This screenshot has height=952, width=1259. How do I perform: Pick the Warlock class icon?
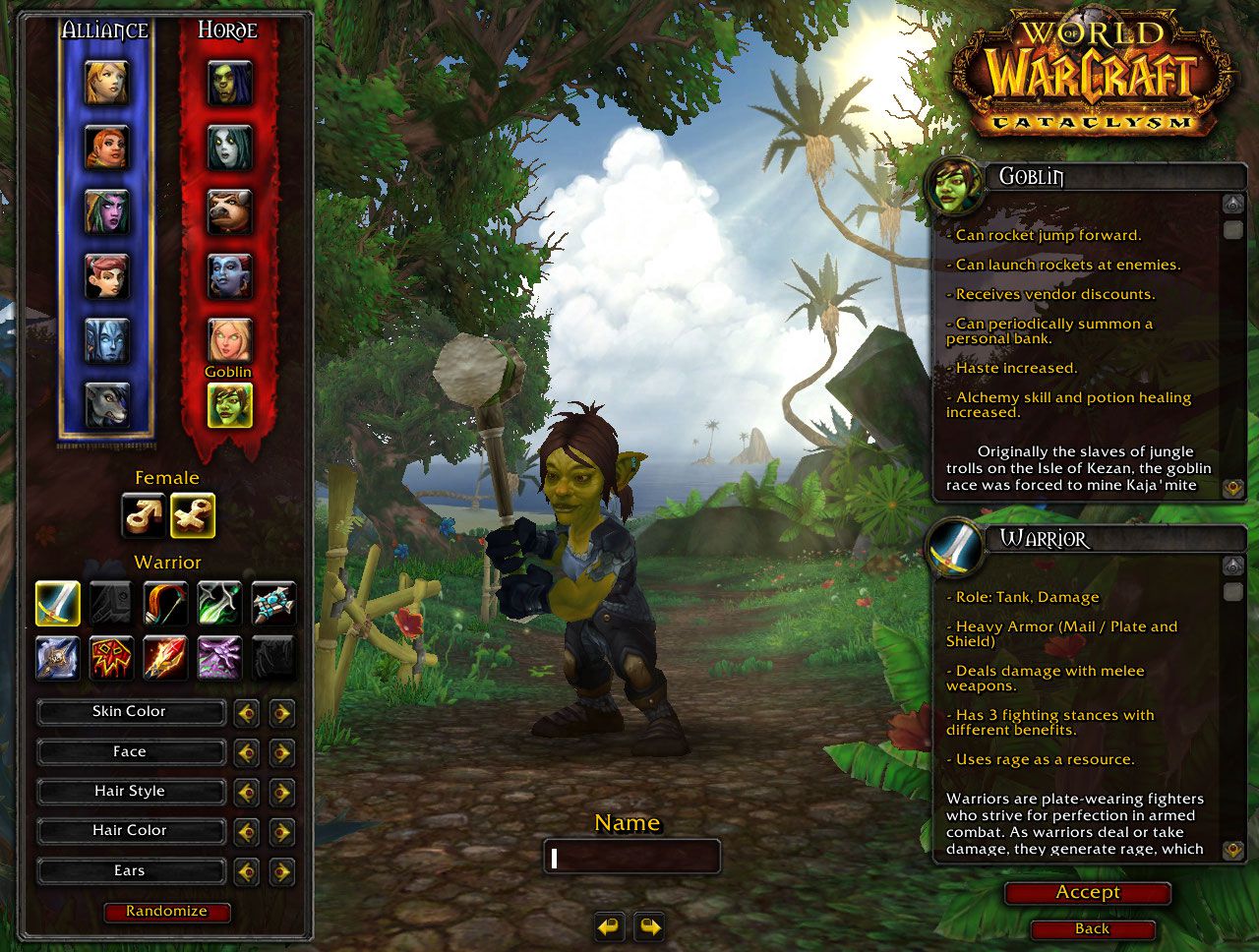point(218,658)
